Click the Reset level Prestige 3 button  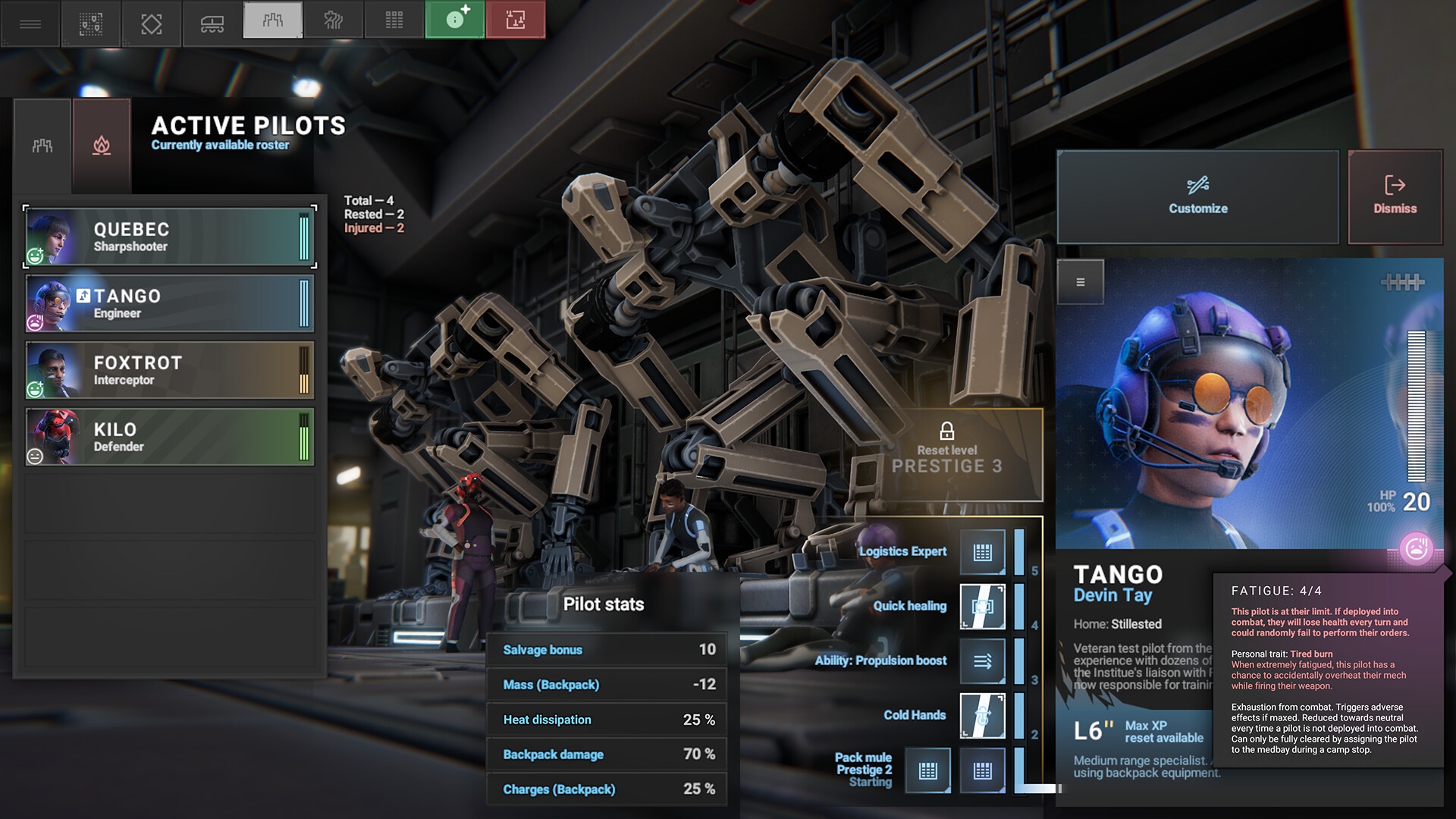coord(947,453)
